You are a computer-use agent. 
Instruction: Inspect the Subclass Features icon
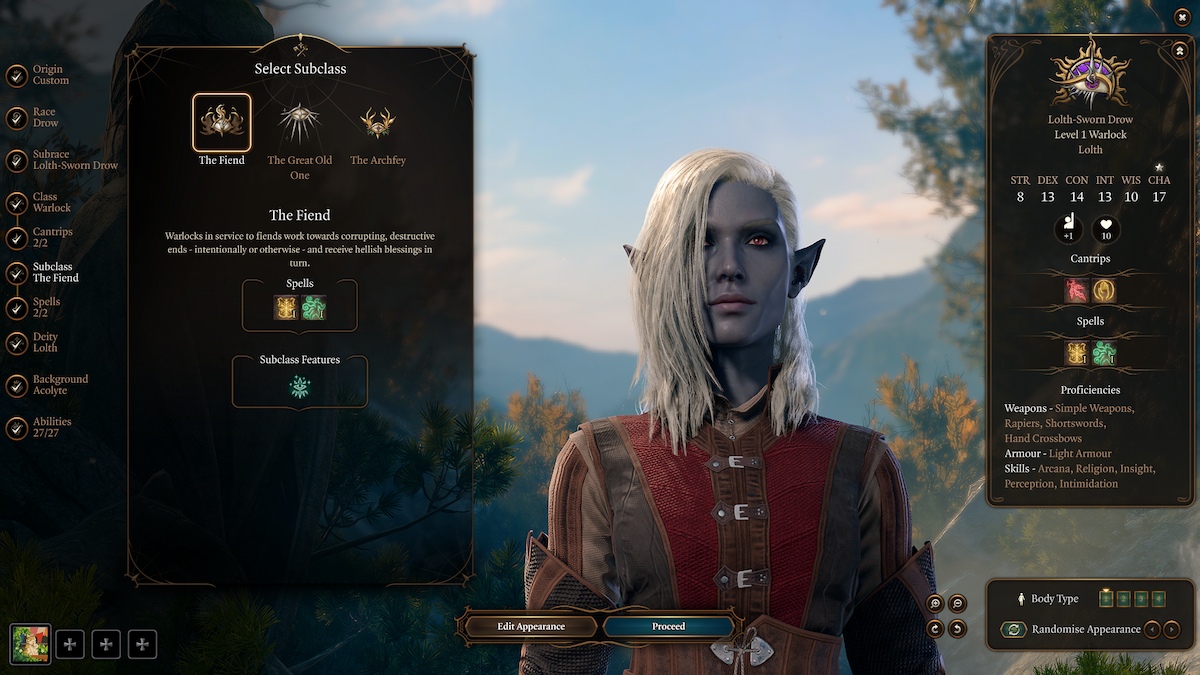tap(299, 387)
